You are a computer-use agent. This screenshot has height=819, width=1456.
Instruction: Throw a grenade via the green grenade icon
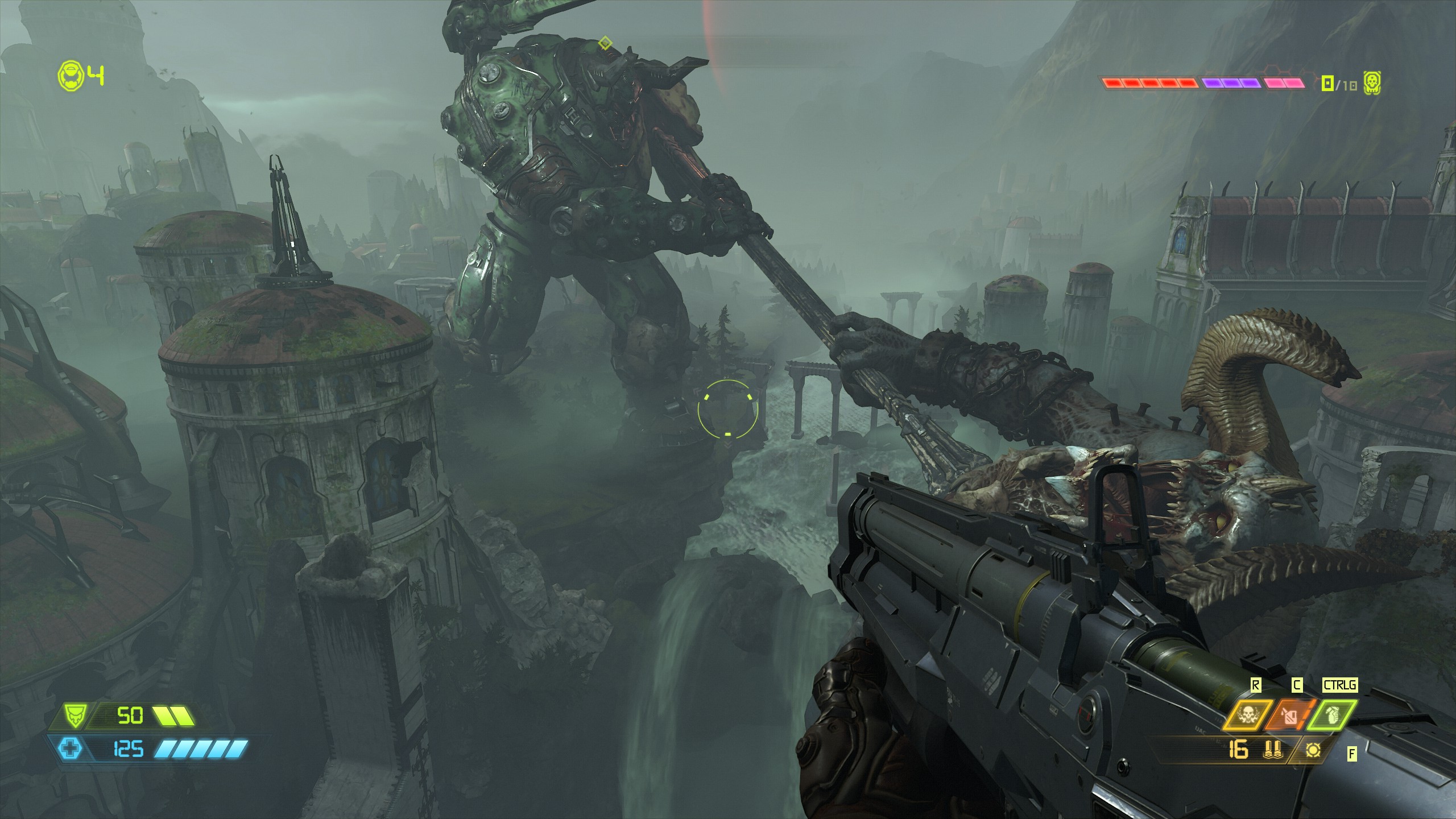click(1331, 716)
